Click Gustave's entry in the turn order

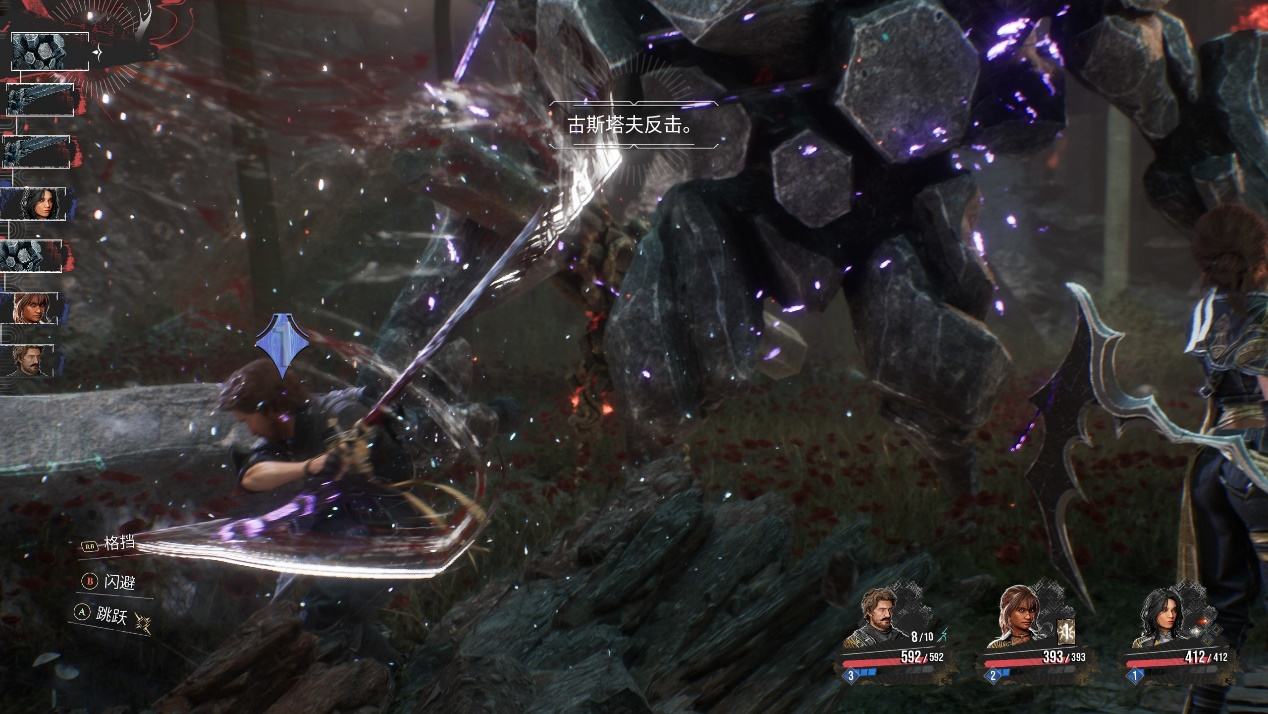(30, 359)
